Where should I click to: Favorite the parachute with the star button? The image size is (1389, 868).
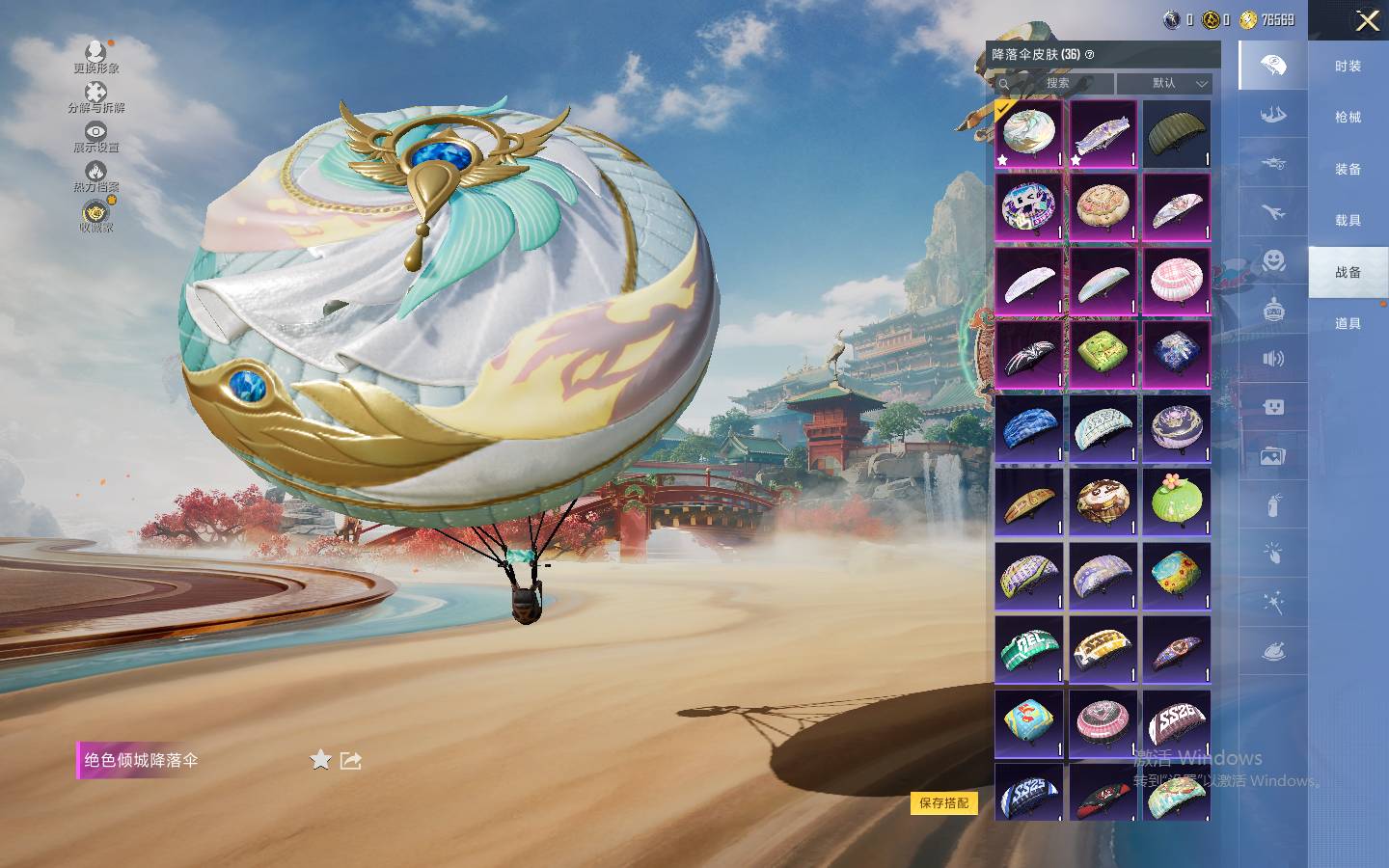coord(320,761)
